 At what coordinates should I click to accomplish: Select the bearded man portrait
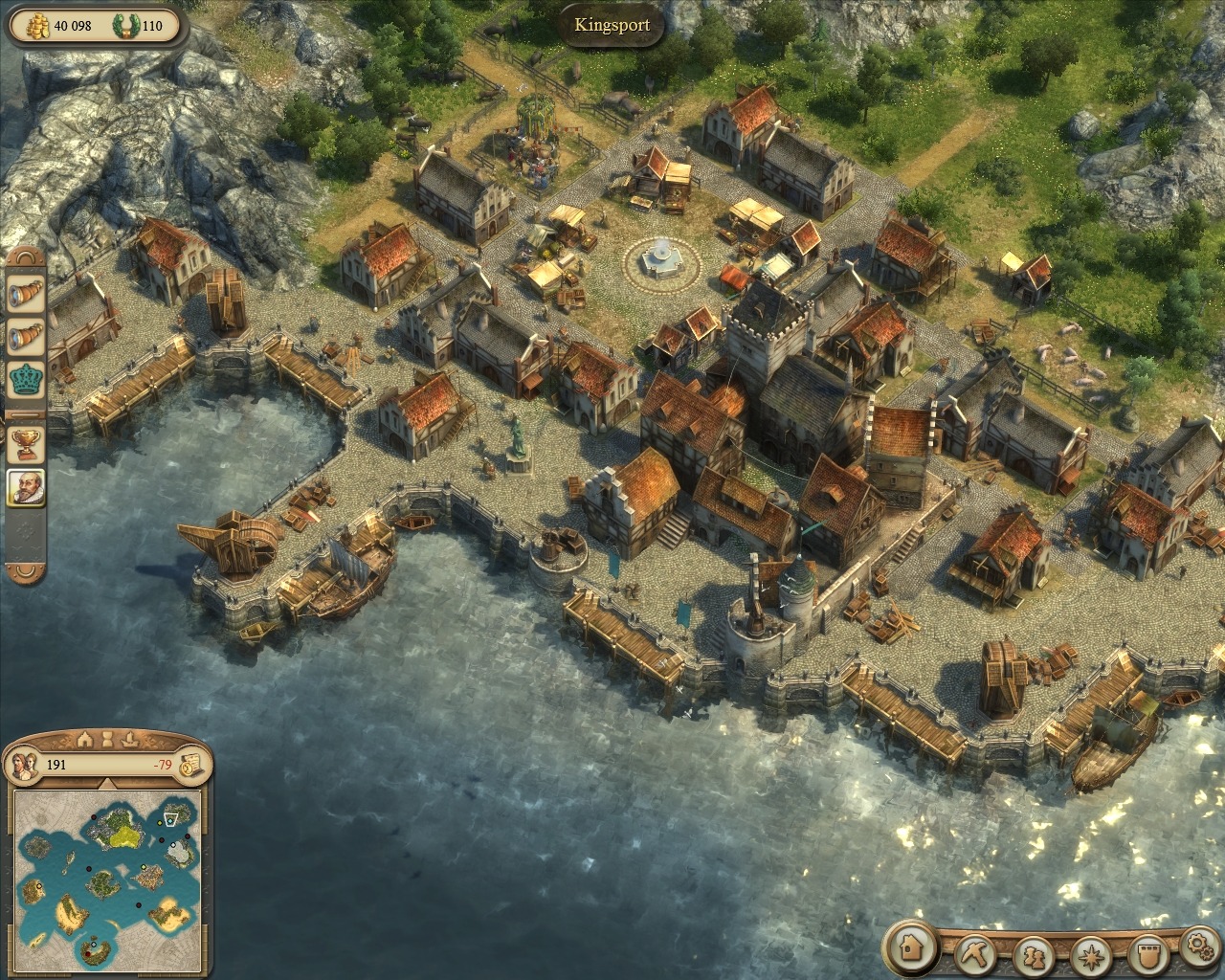point(25,487)
